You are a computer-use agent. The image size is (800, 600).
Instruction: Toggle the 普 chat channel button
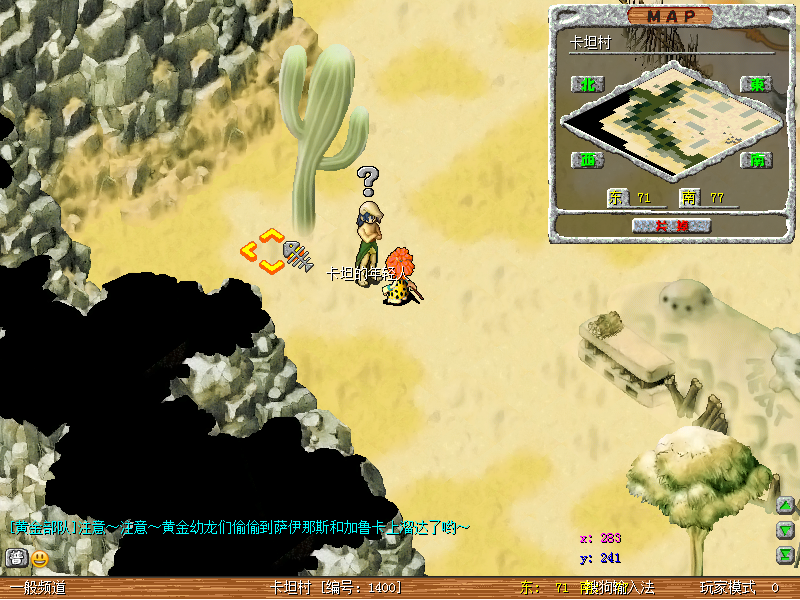click(16, 558)
